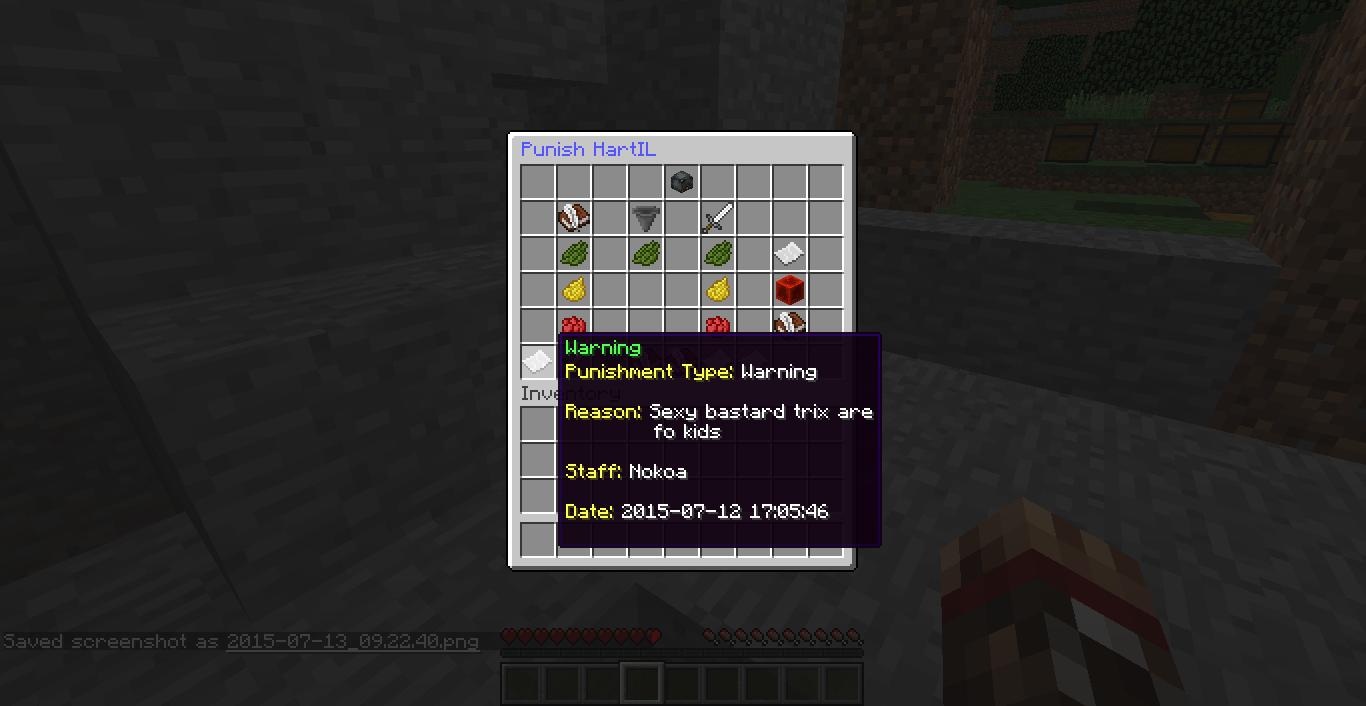Choose the hopper item
Viewport: 1366px width, 706px height.
(645, 218)
